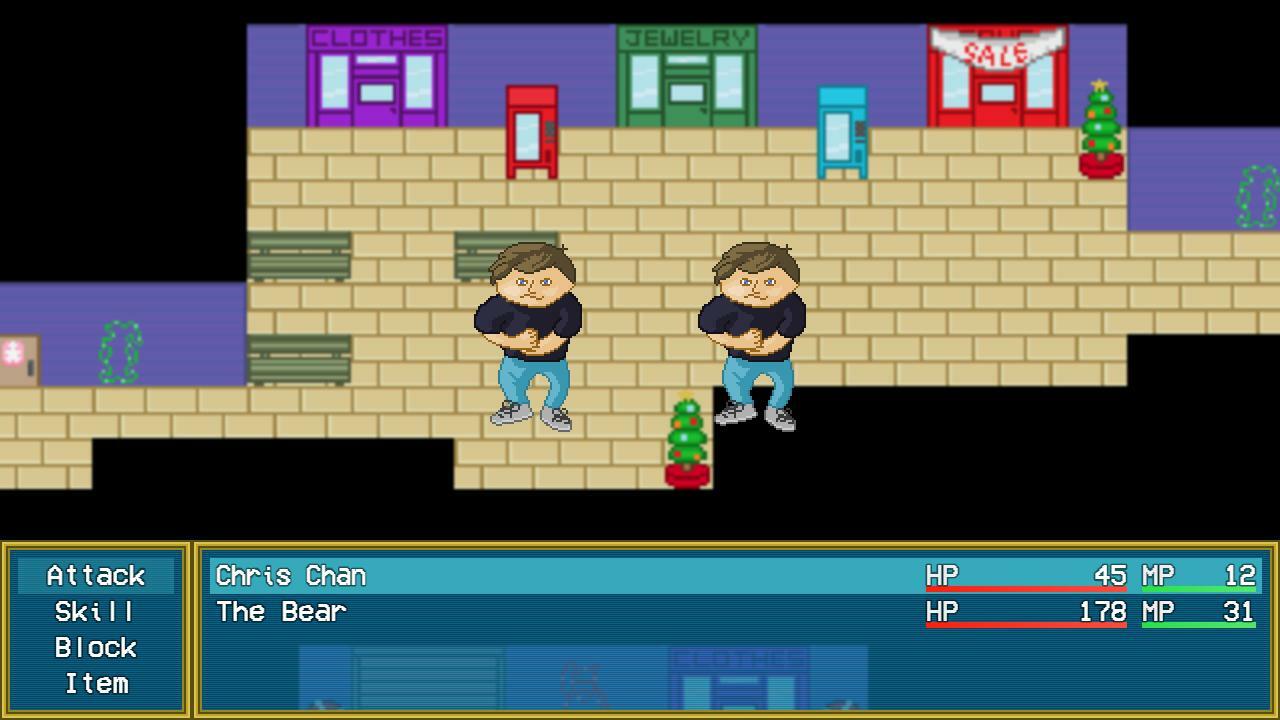The height and width of the screenshot is (720, 1280).
Task: Select the Attack command
Action: 95,576
